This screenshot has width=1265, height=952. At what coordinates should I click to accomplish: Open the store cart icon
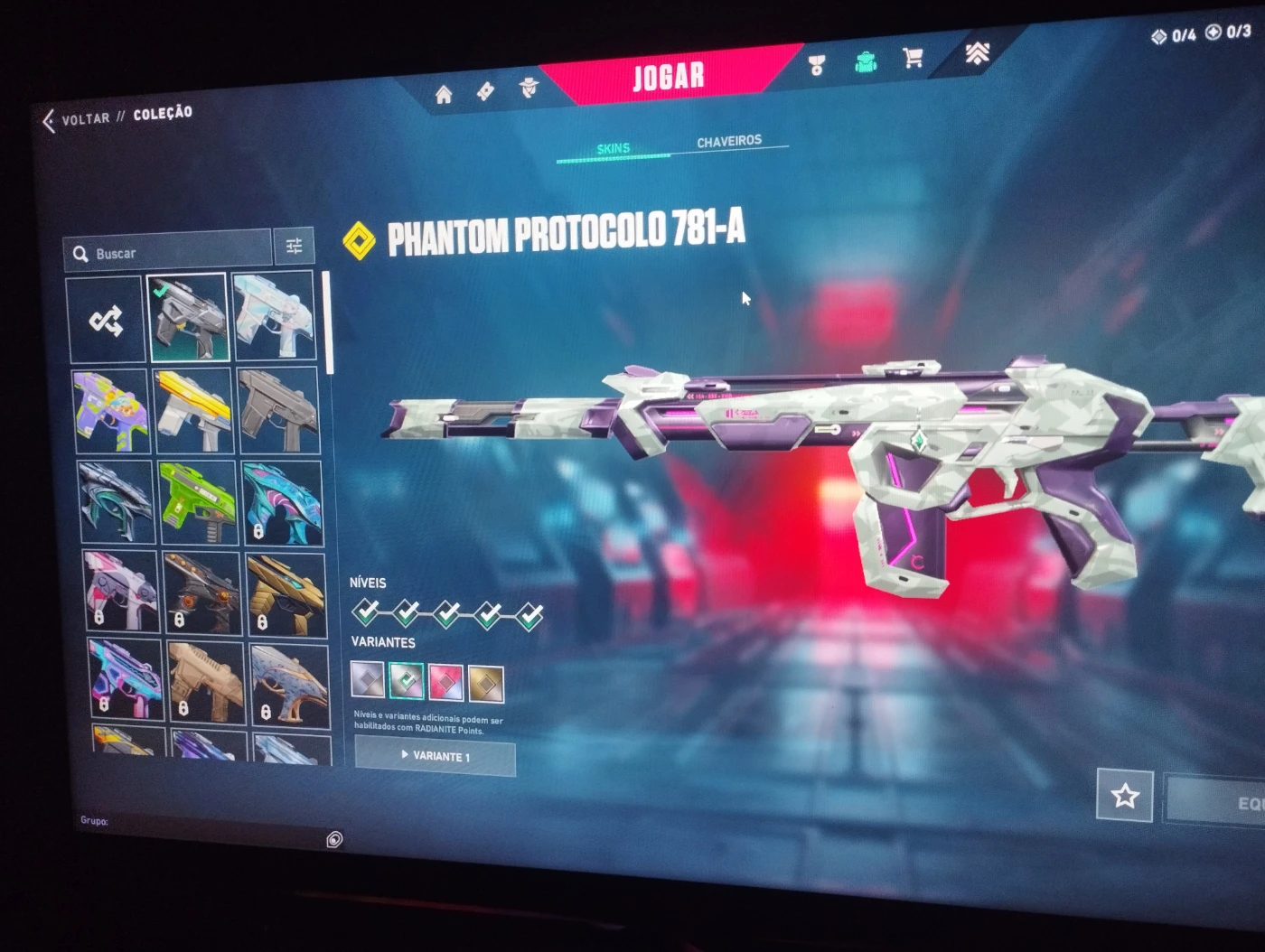[913, 59]
